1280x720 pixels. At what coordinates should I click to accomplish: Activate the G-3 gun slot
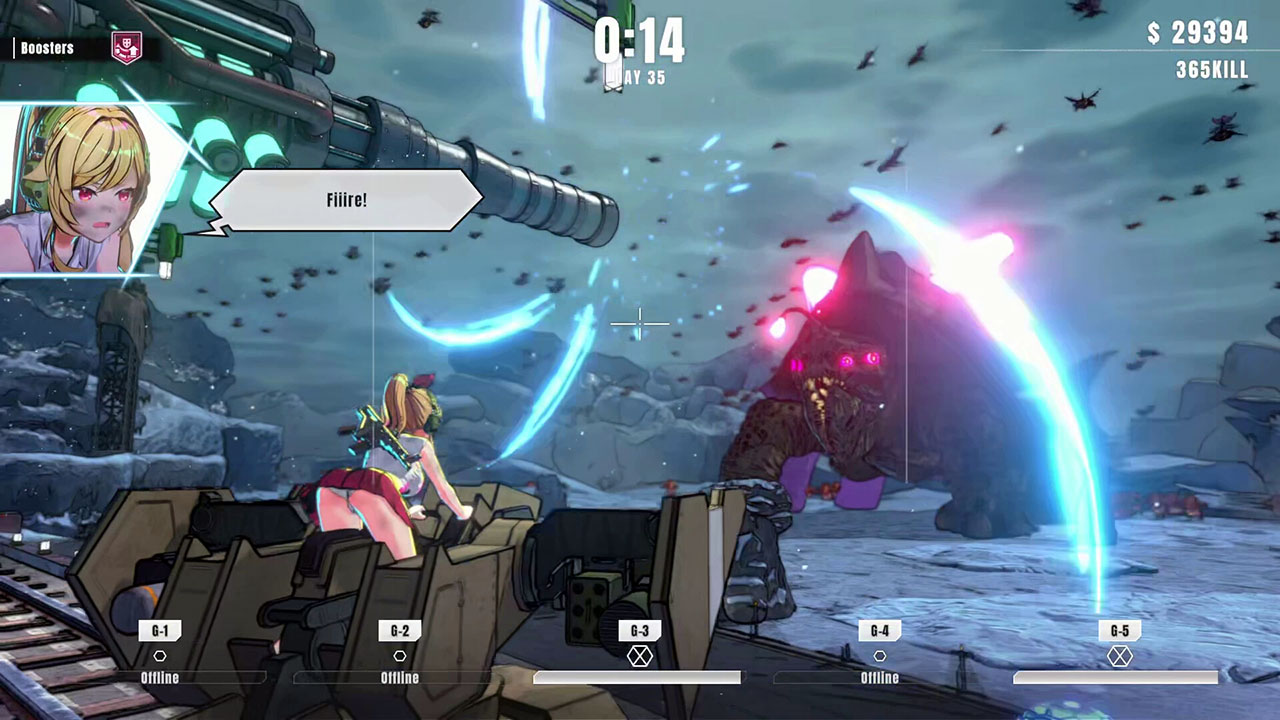(640, 631)
